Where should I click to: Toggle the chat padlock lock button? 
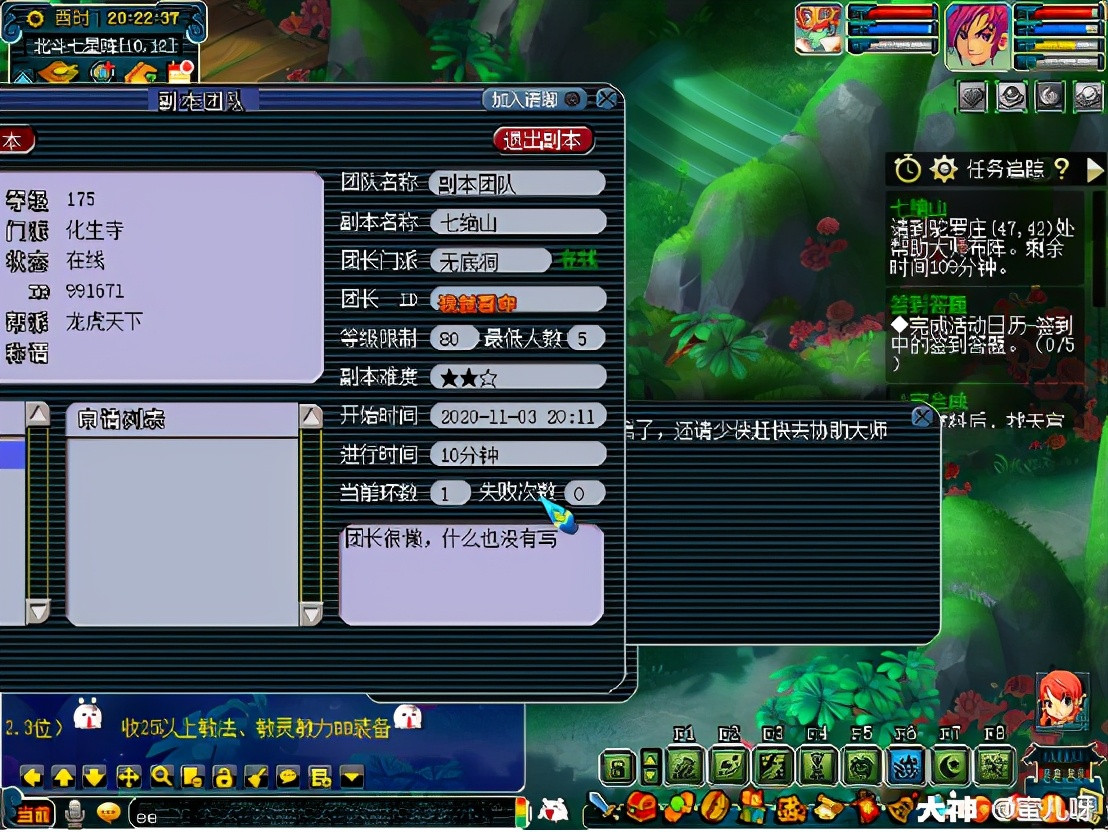(224, 776)
